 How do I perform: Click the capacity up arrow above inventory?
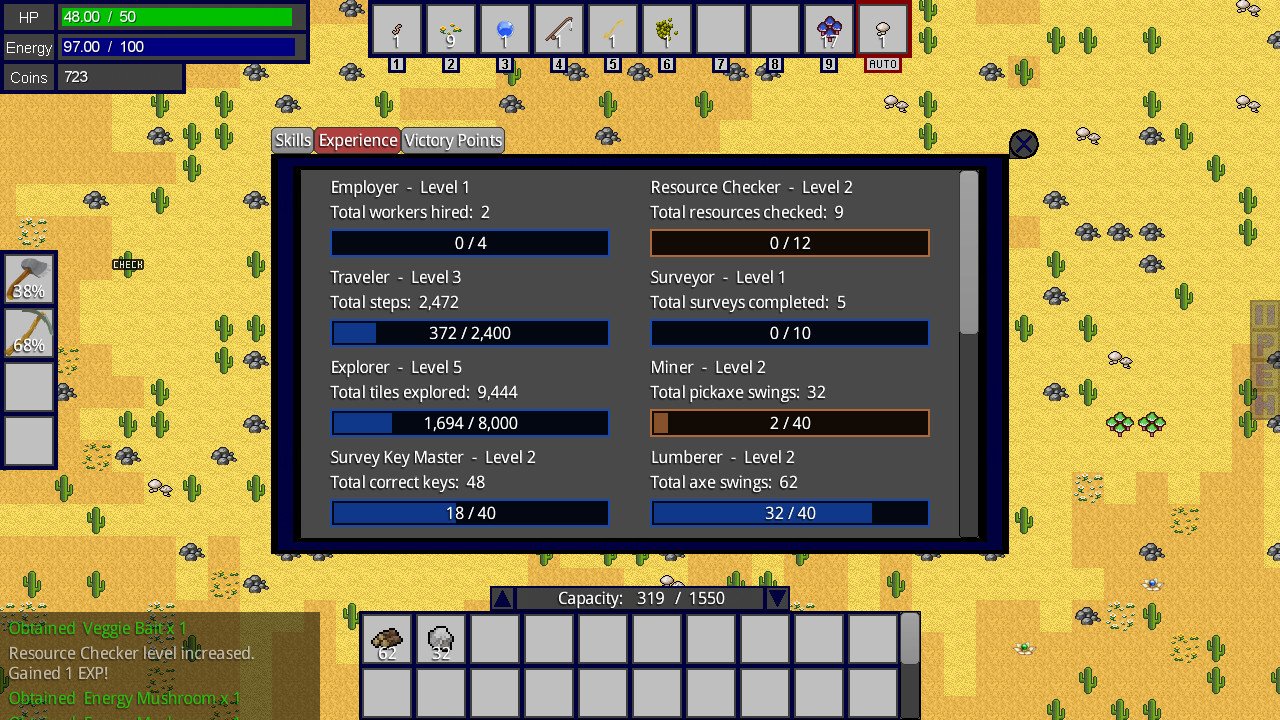(504, 597)
